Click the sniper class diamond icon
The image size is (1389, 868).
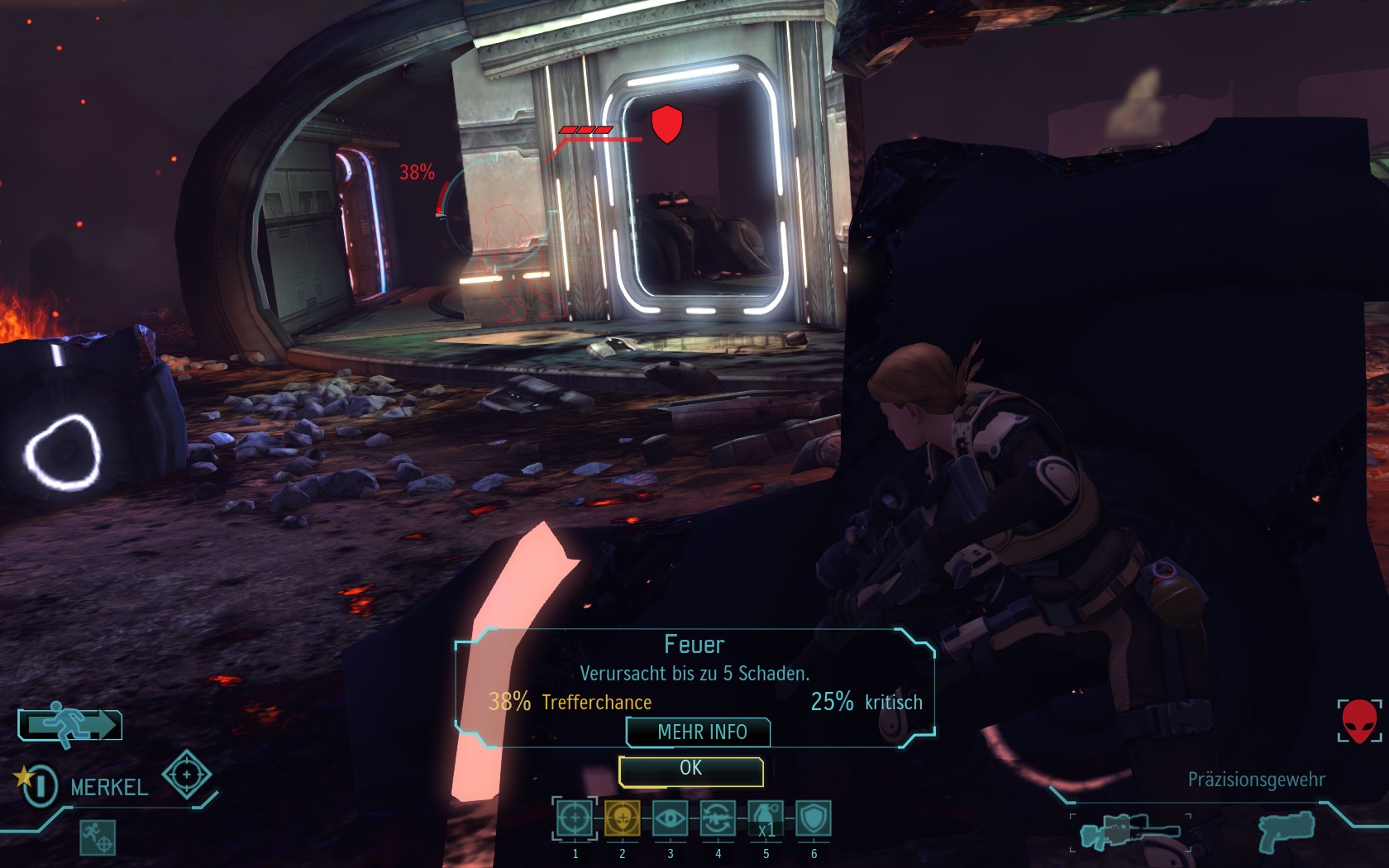tap(187, 775)
